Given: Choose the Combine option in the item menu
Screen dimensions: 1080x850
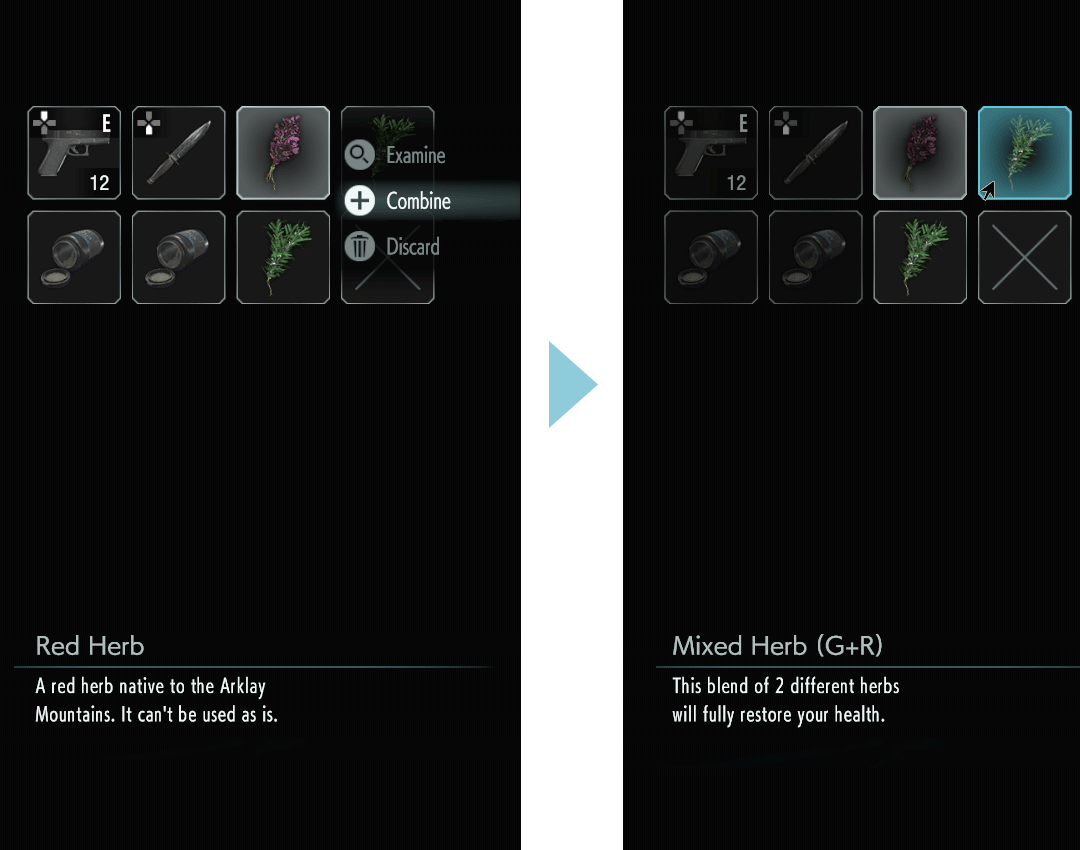Looking at the screenshot, I should click(x=417, y=201).
